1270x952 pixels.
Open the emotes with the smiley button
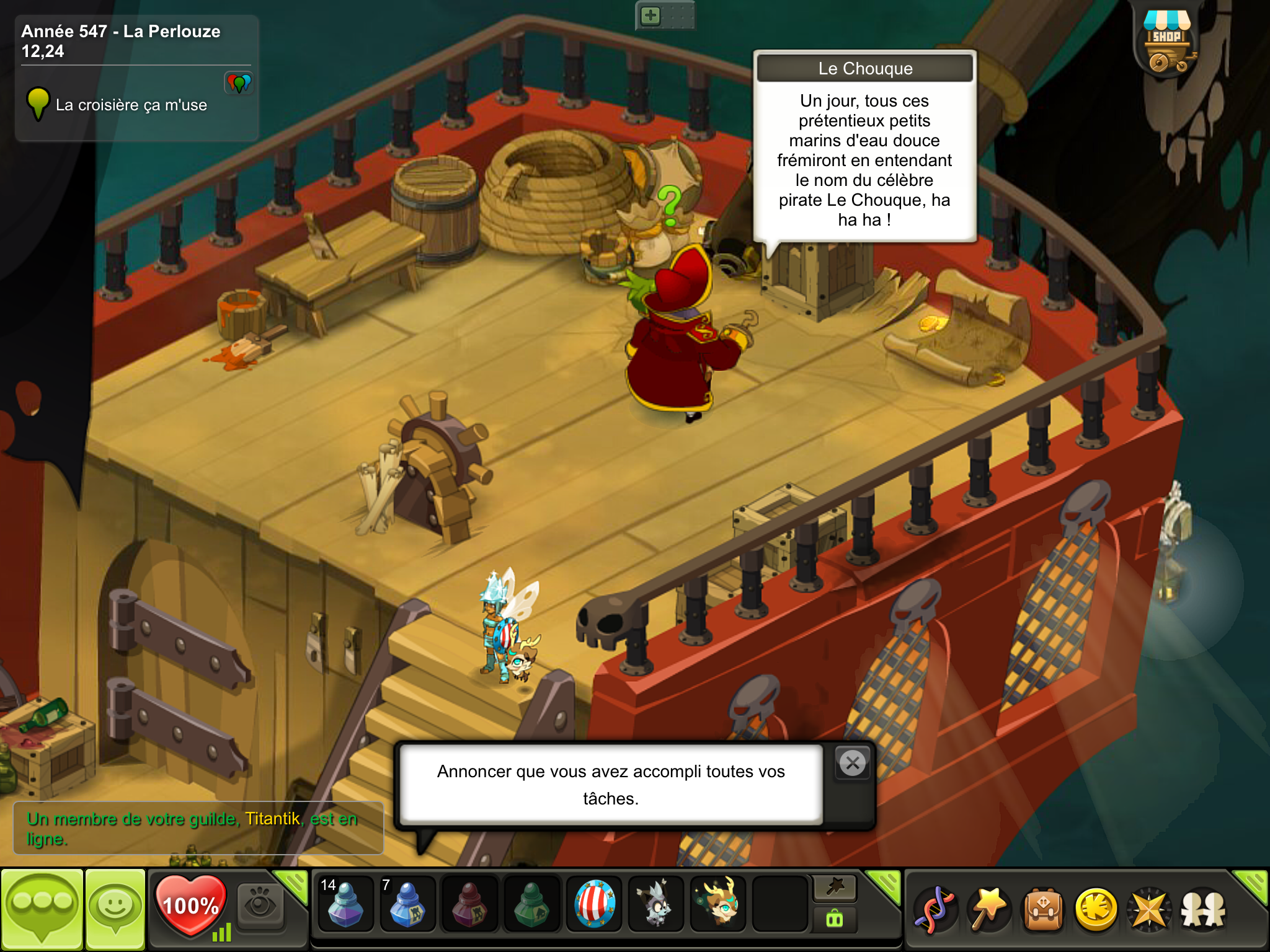[x=115, y=909]
